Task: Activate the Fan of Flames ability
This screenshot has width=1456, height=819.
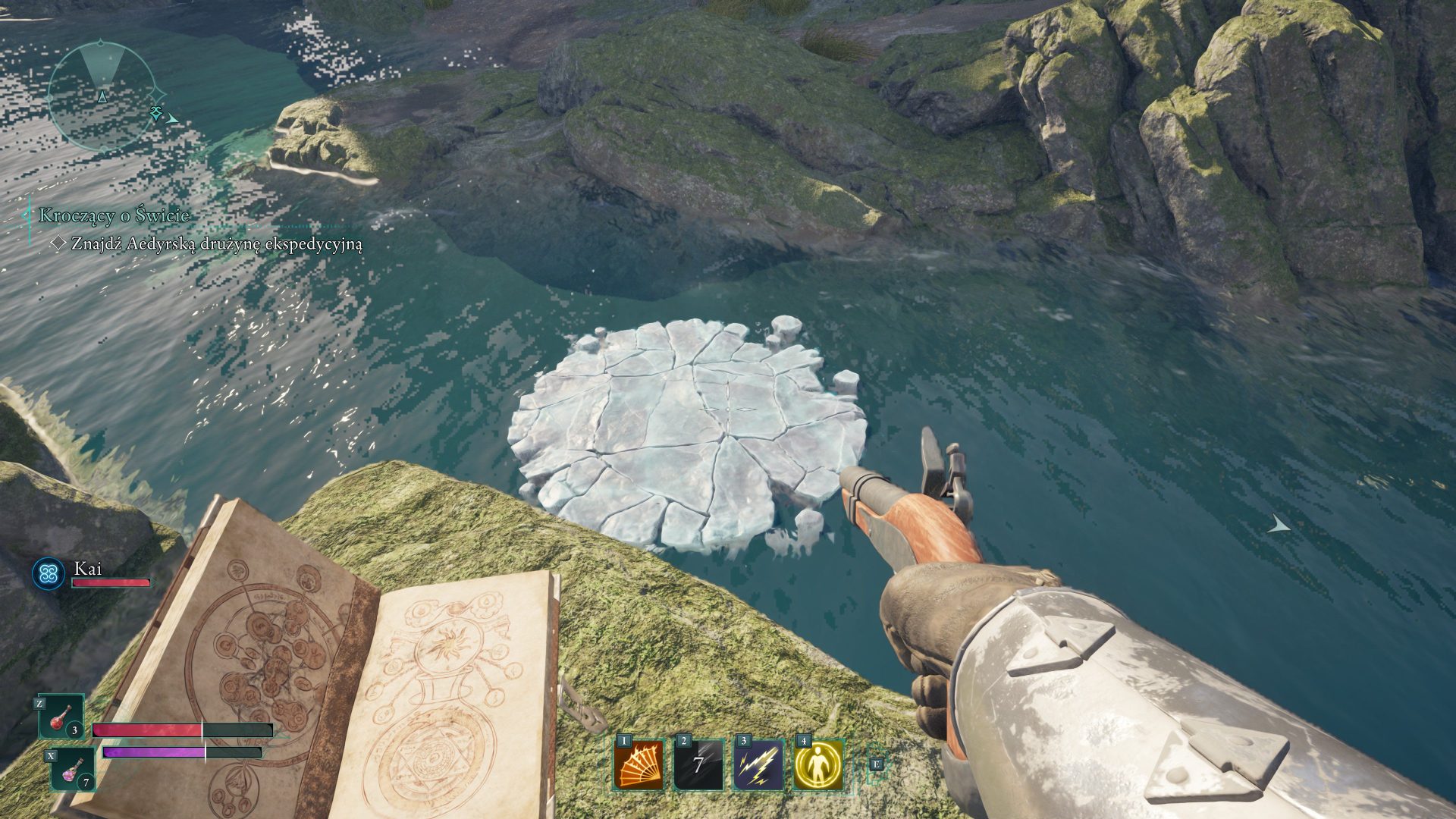Action: coord(639,764)
